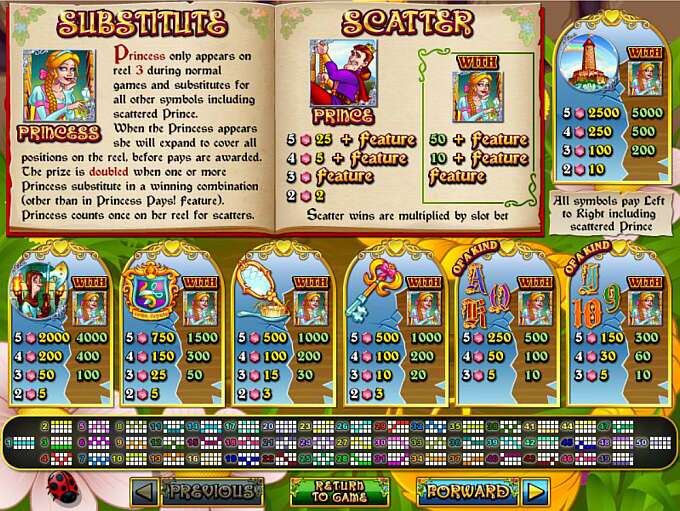This screenshot has width=680, height=511.
Task: Go to the Previous paytable page
Action: pos(197,491)
